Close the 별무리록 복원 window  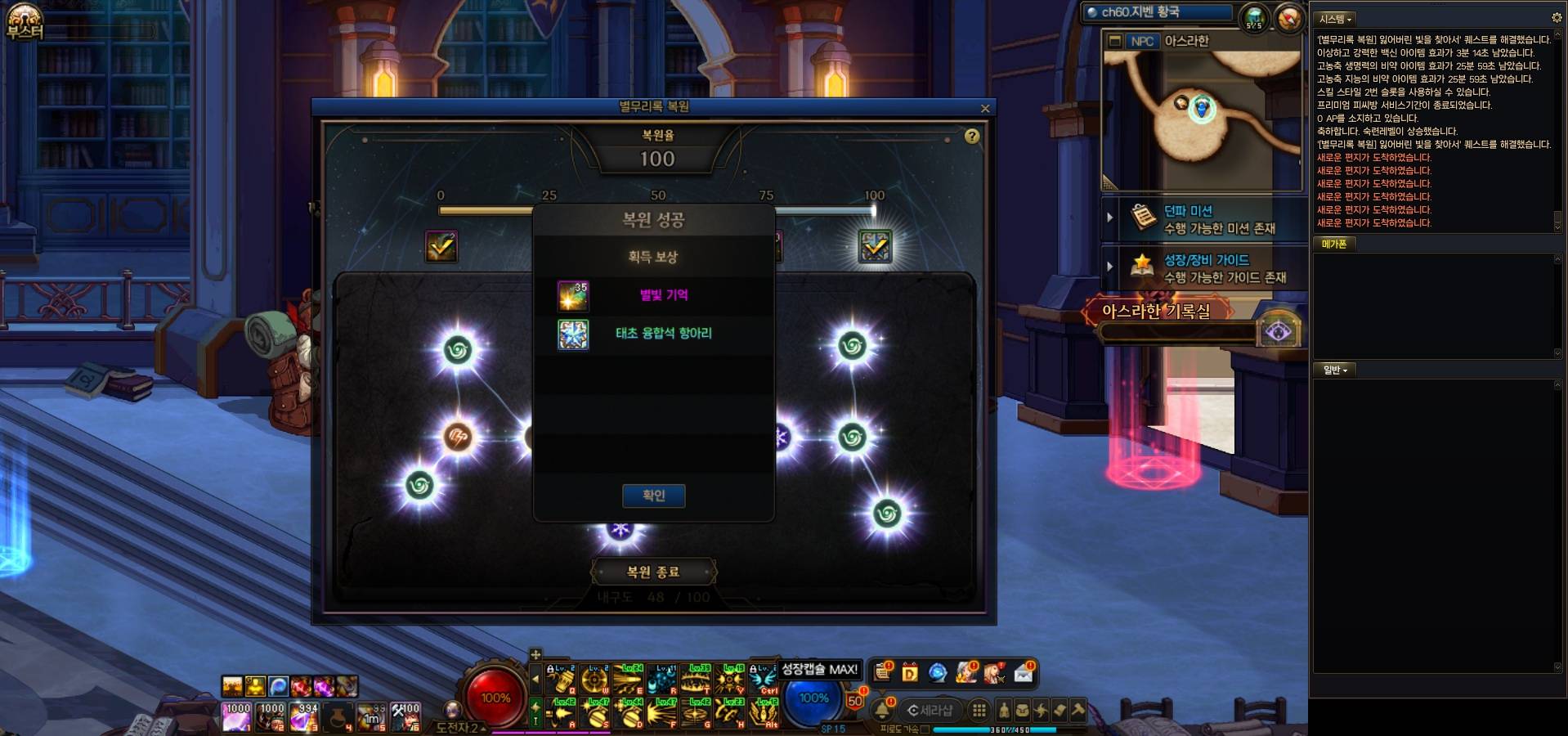point(985,108)
